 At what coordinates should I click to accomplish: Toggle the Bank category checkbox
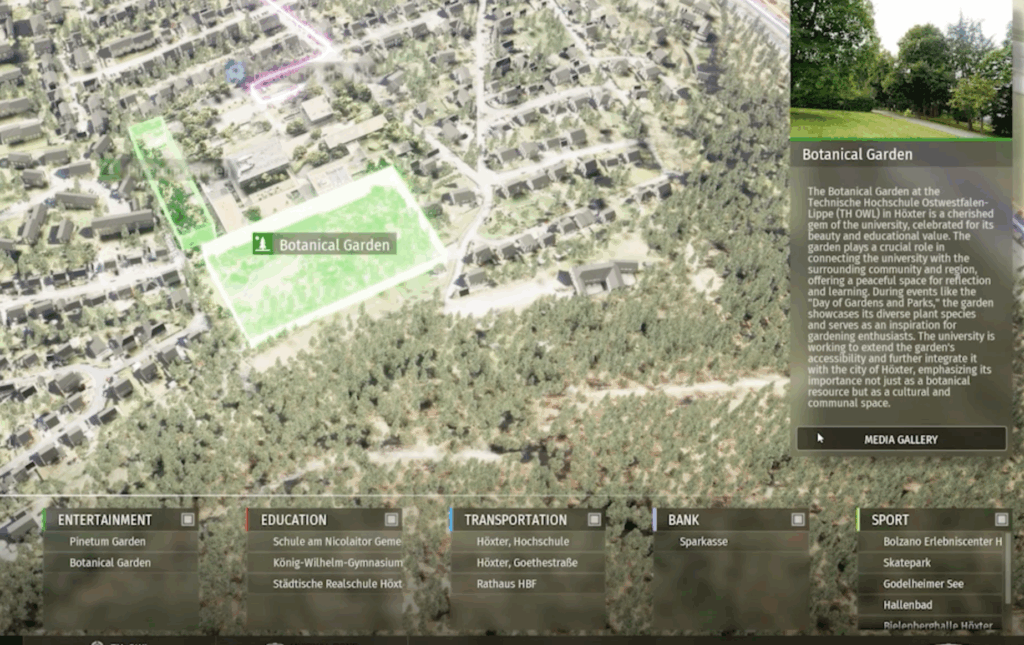pos(798,520)
